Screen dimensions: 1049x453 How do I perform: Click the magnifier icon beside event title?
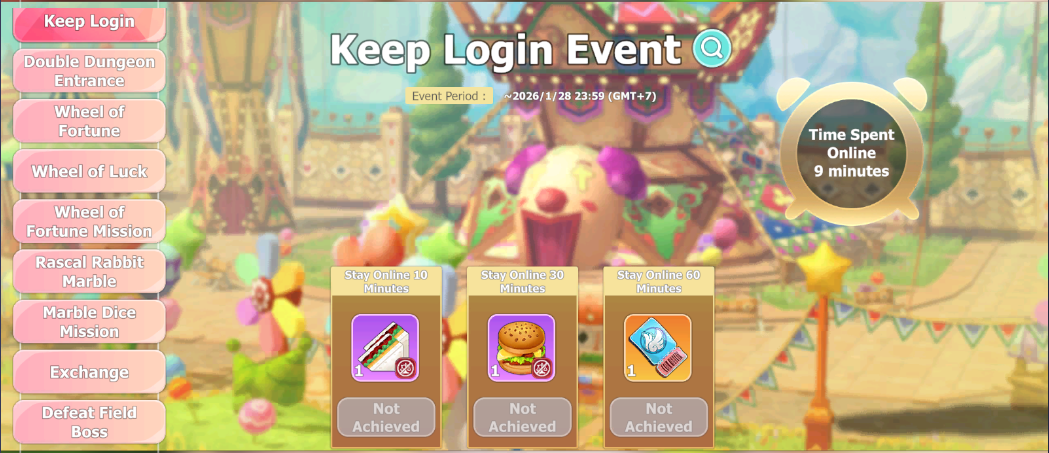(x=713, y=48)
